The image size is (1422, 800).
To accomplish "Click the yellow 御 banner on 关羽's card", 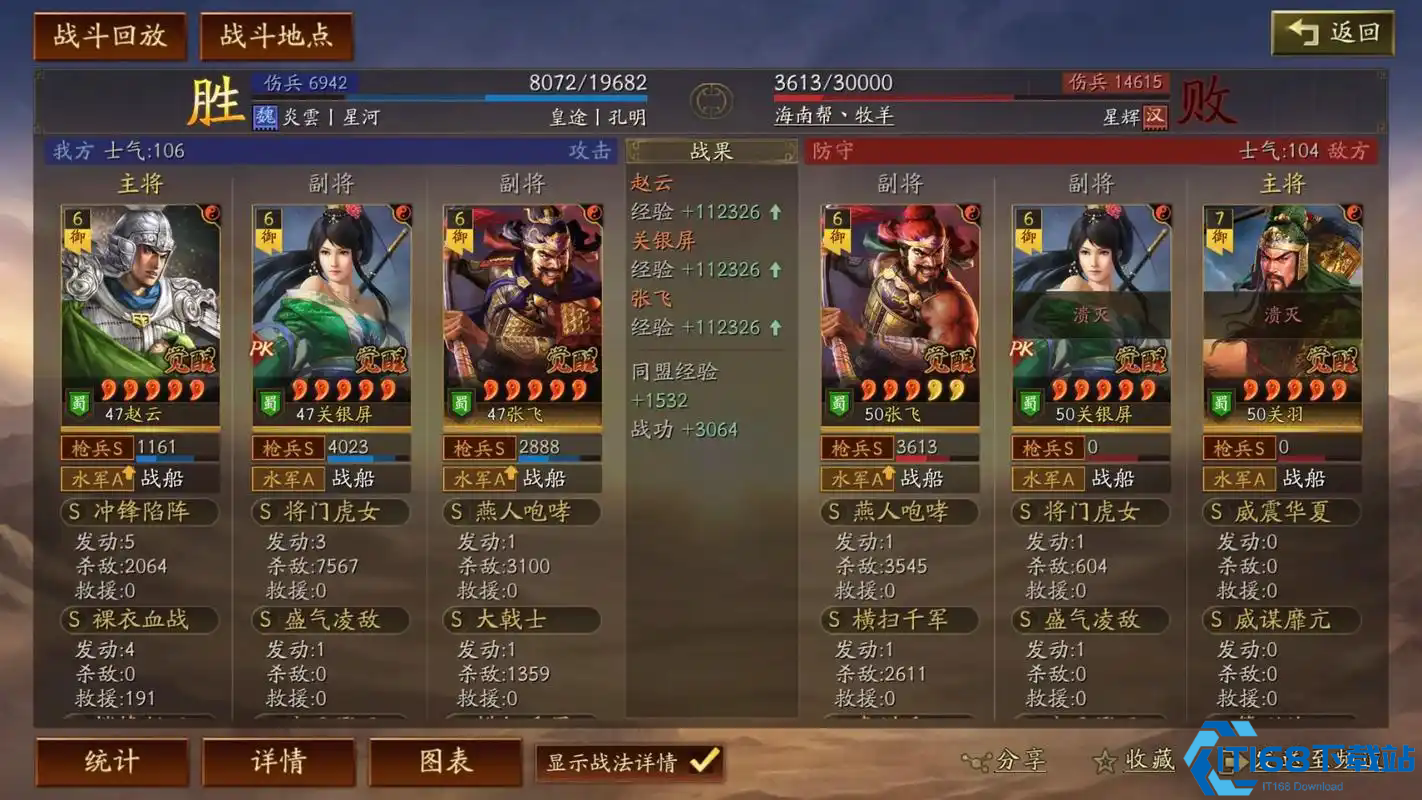I will pos(1219,236).
